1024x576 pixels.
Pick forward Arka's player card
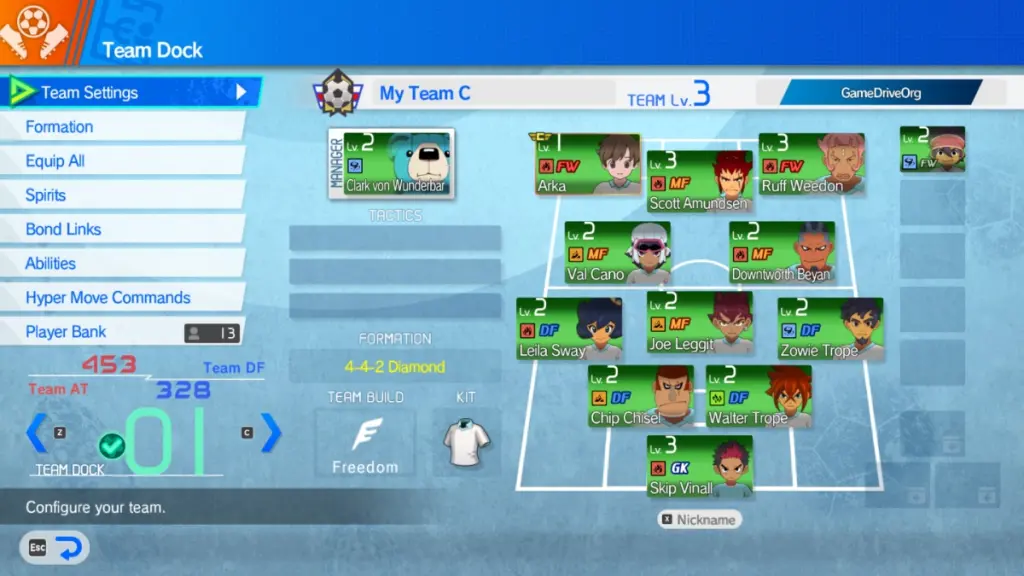pos(588,164)
